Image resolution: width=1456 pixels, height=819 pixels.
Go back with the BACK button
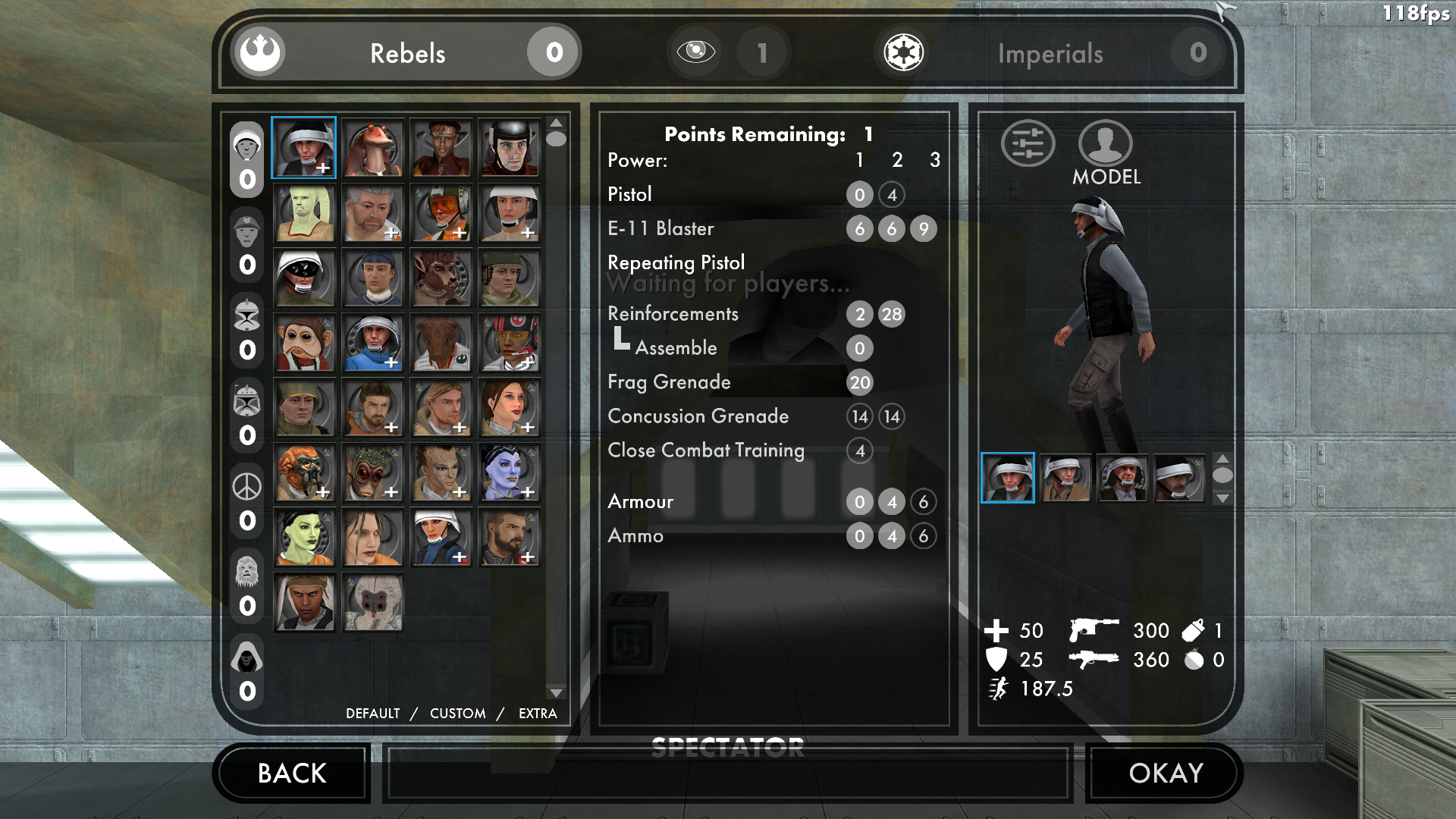click(292, 773)
